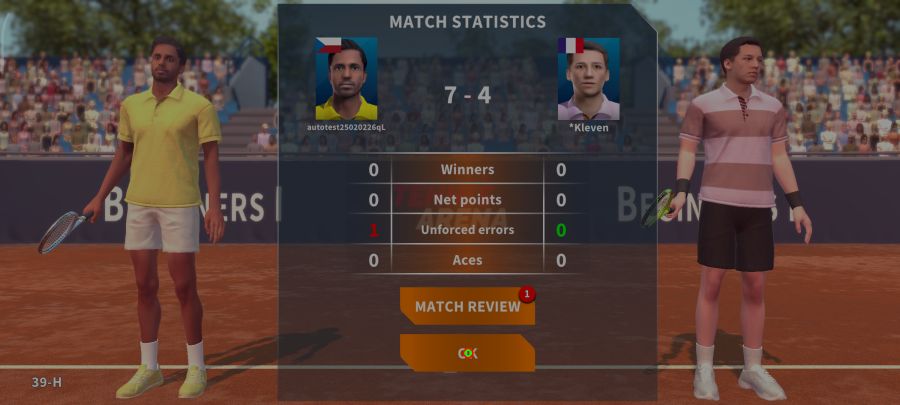Confirm with the OK button
This screenshot has height=405, width=900.
pyautogui.click(x=467, y=353)
